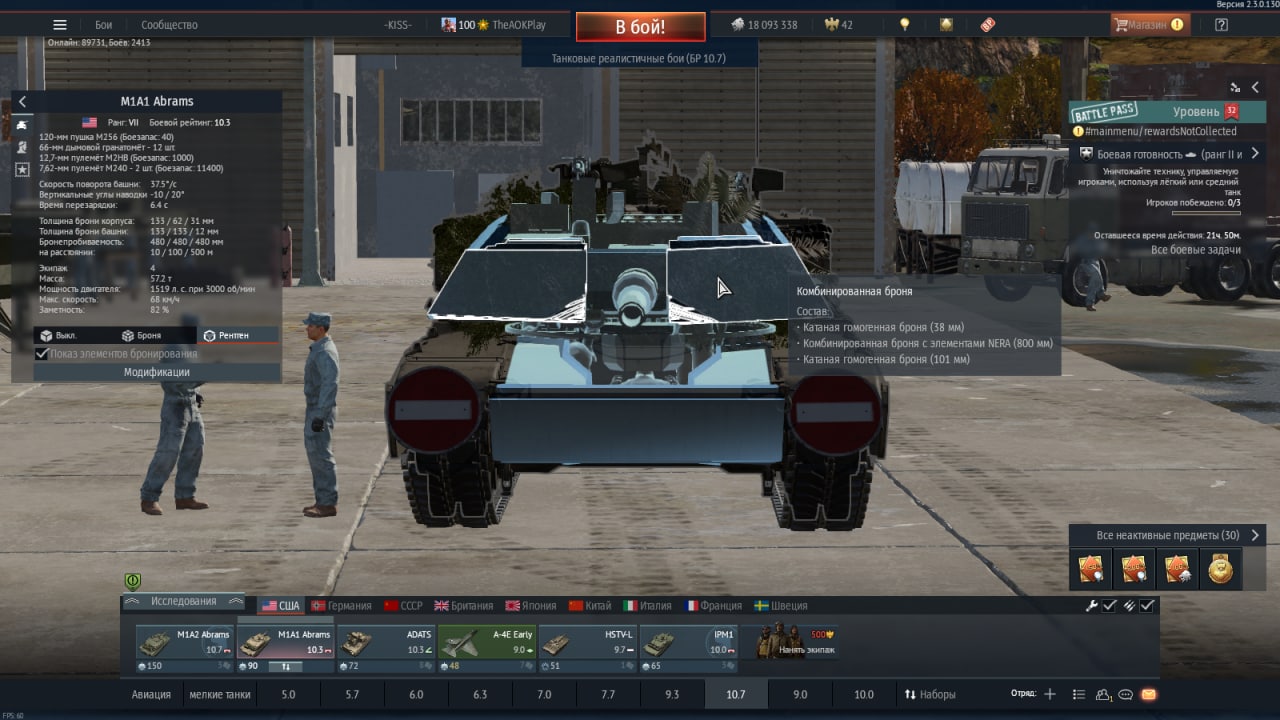Select the Германия nation tab

coord(341,606)
